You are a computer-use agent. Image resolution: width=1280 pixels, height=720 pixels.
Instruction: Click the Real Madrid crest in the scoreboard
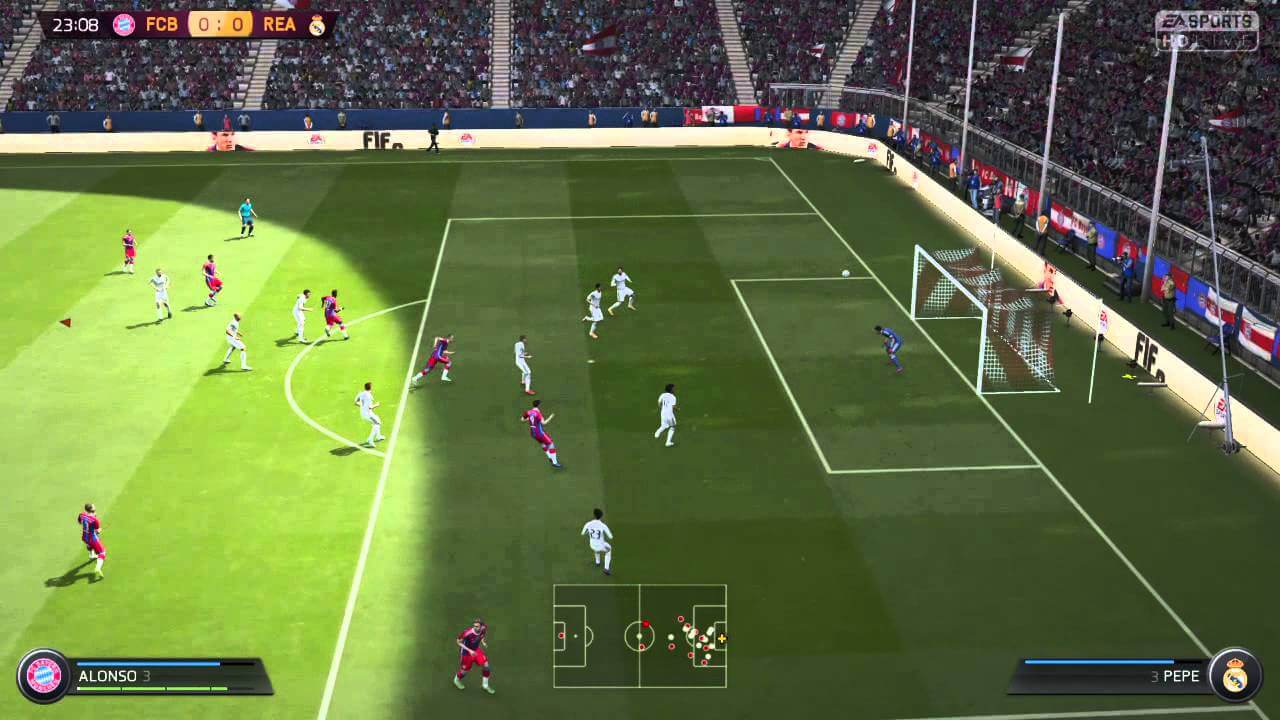pos(316,25)
